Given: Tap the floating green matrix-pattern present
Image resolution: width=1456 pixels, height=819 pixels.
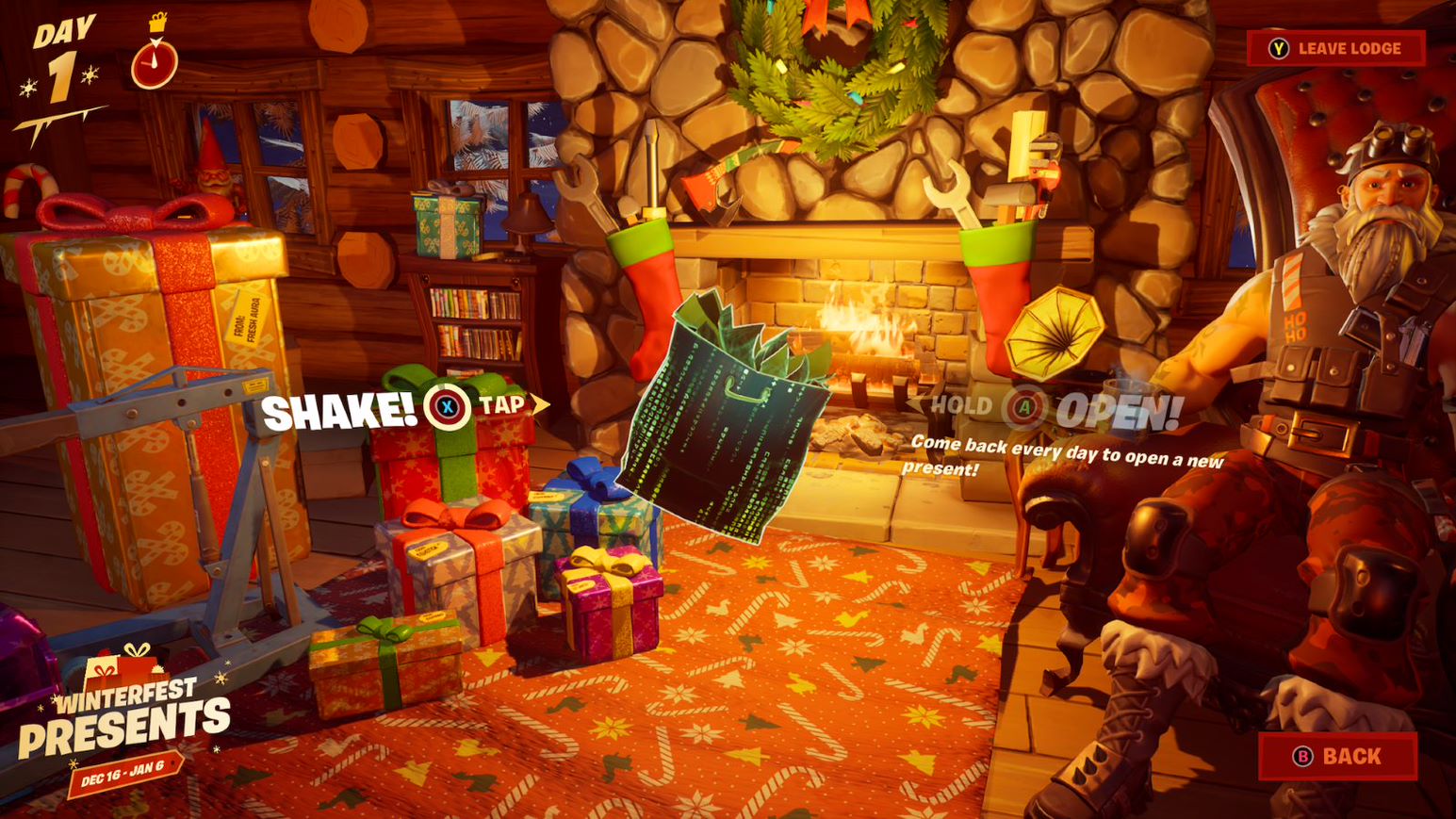Looking at the screenshot, I should [x=726, y=424].
